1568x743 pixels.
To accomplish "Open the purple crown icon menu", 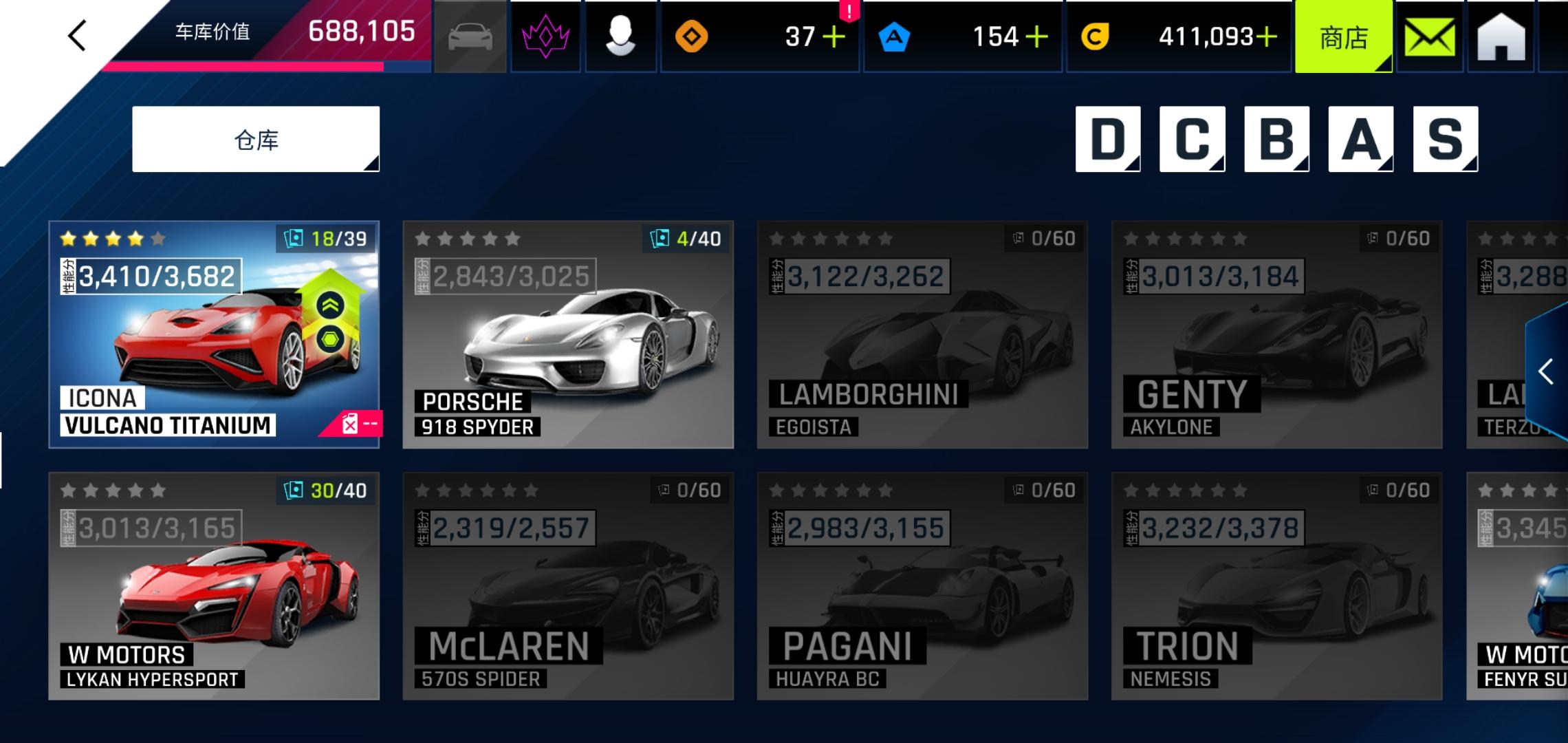I will coord(546,37).
